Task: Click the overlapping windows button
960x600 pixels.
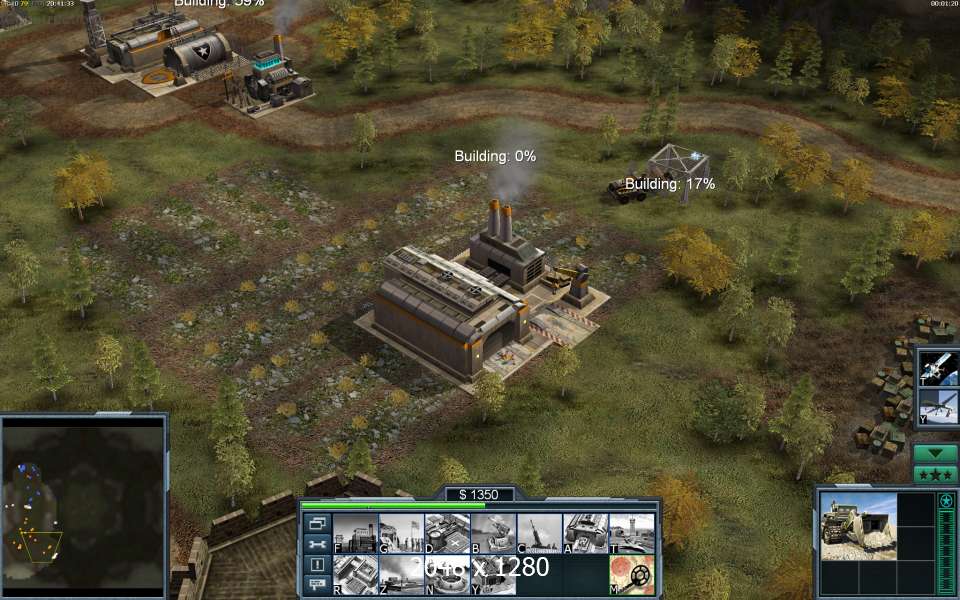Action: coord(317,523)
